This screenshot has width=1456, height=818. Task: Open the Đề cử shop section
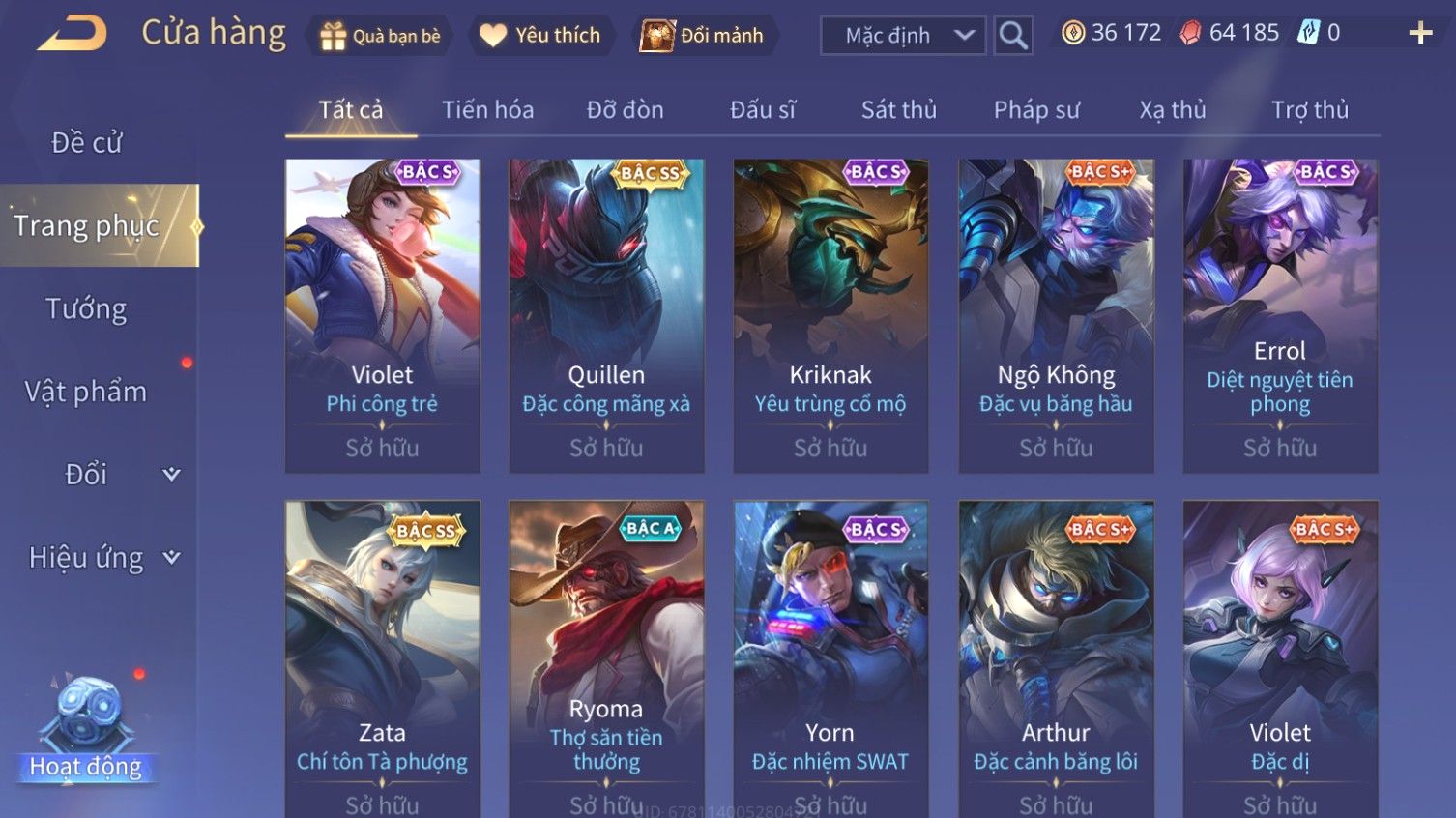[86, 143]
